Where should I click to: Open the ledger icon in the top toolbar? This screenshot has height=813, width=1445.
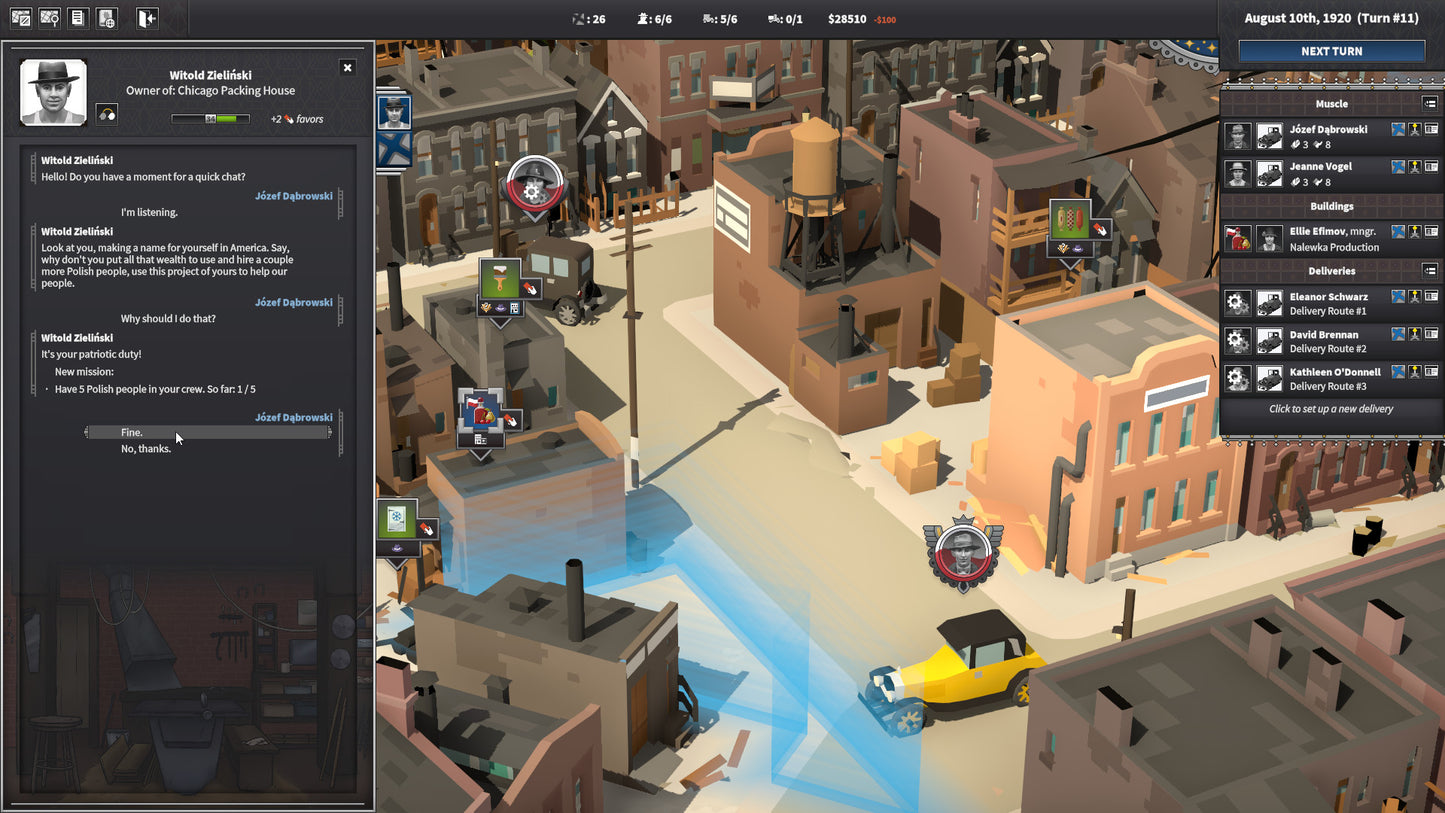pos(77,17)
